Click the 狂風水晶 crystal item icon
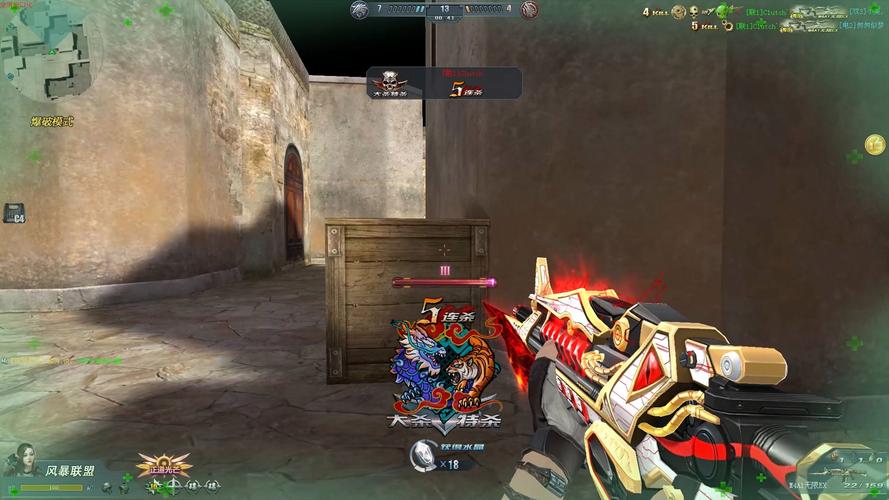This screenshot has height=500, width=889. (422, 458)
